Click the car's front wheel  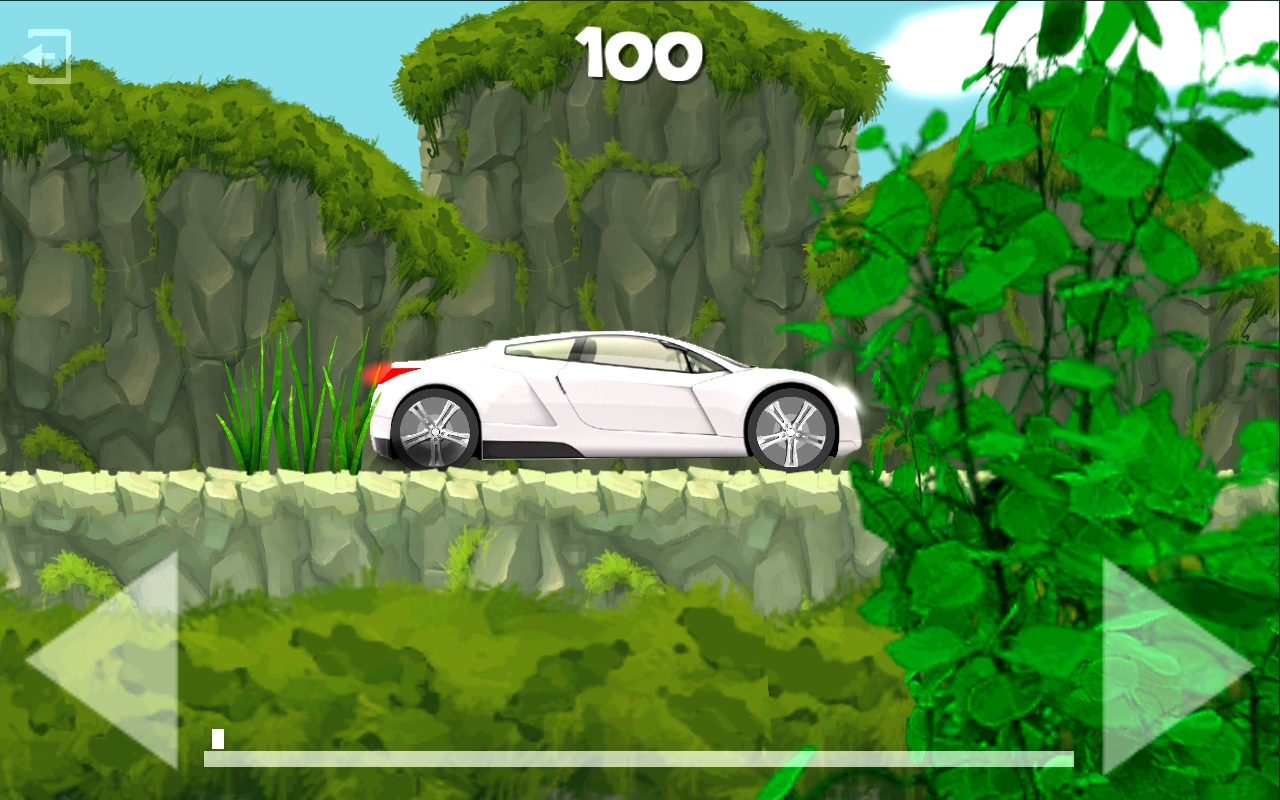coord(790,430)
